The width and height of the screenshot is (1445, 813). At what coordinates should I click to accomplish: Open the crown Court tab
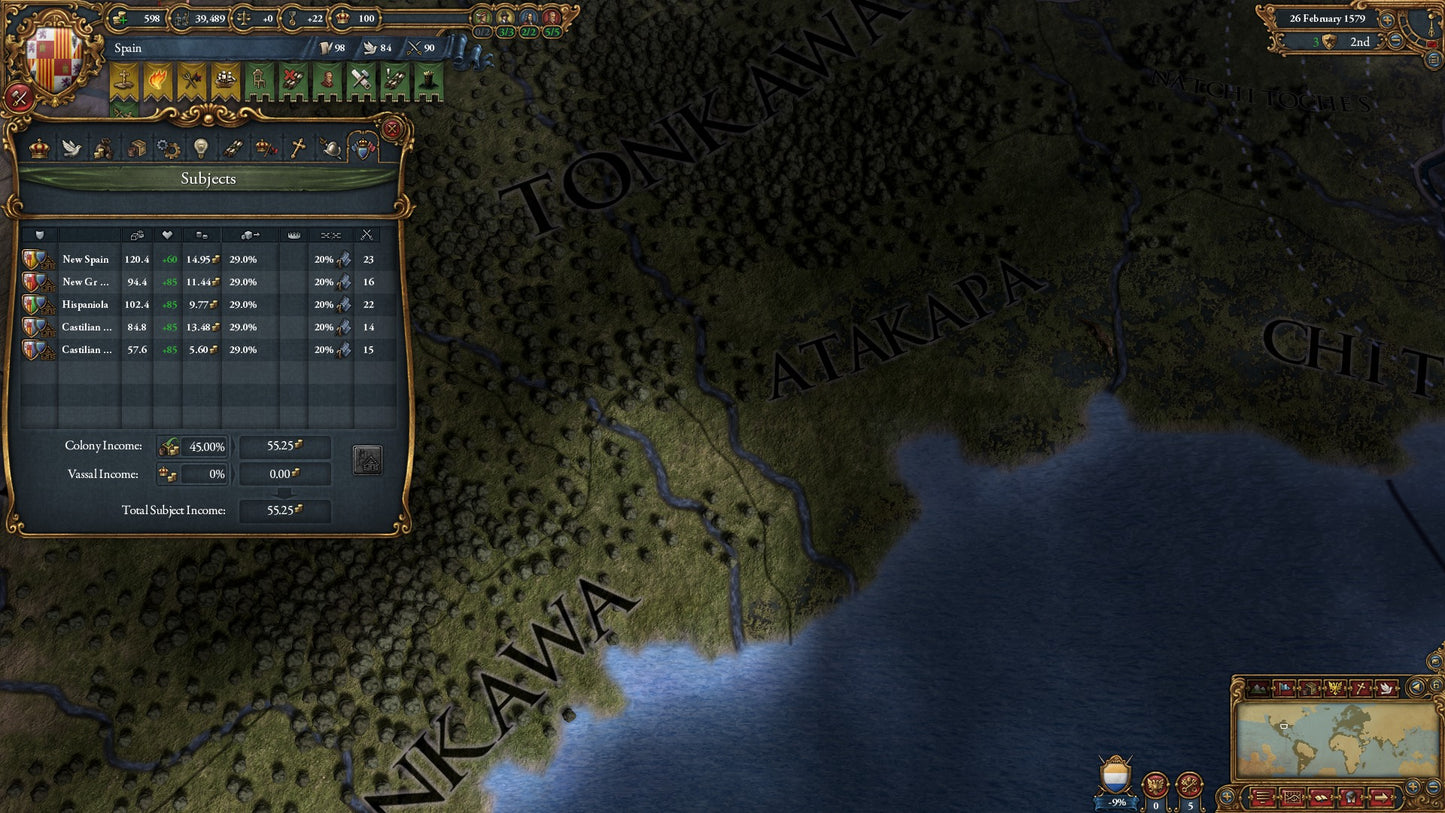coord(39,149)
